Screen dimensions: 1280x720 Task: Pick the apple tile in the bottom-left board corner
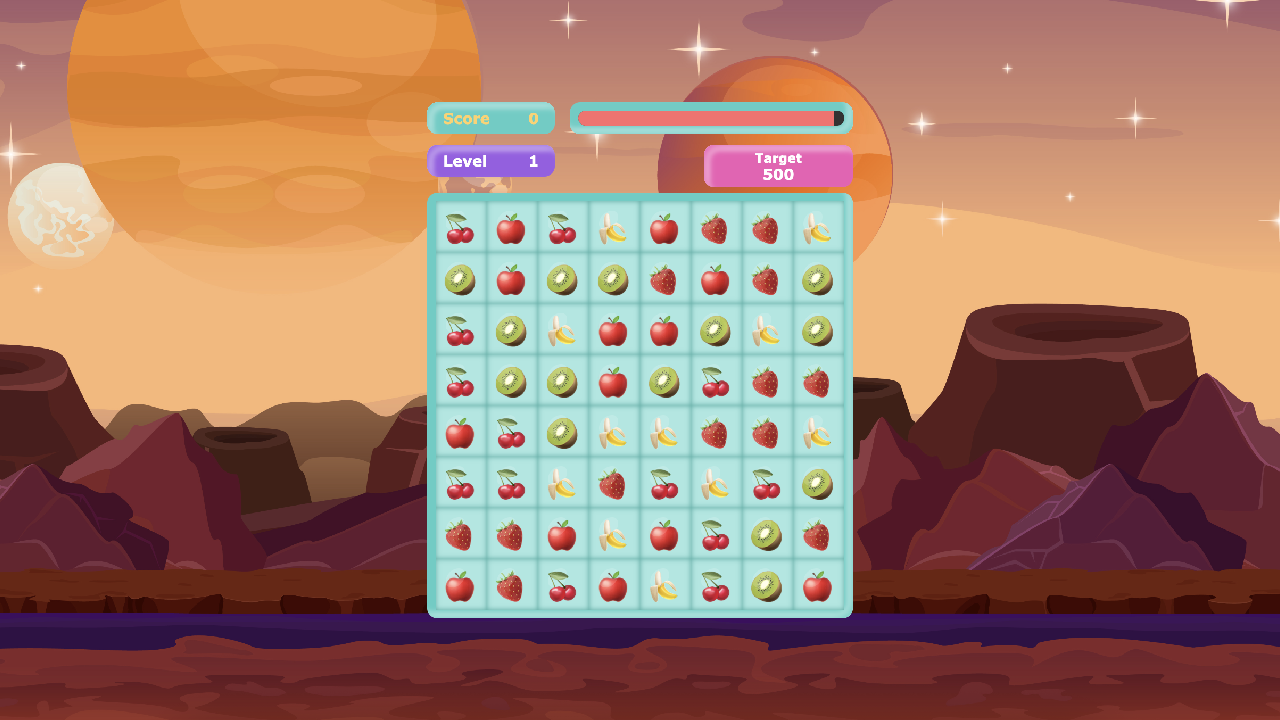pyautogui.click(x=460, y=586)
